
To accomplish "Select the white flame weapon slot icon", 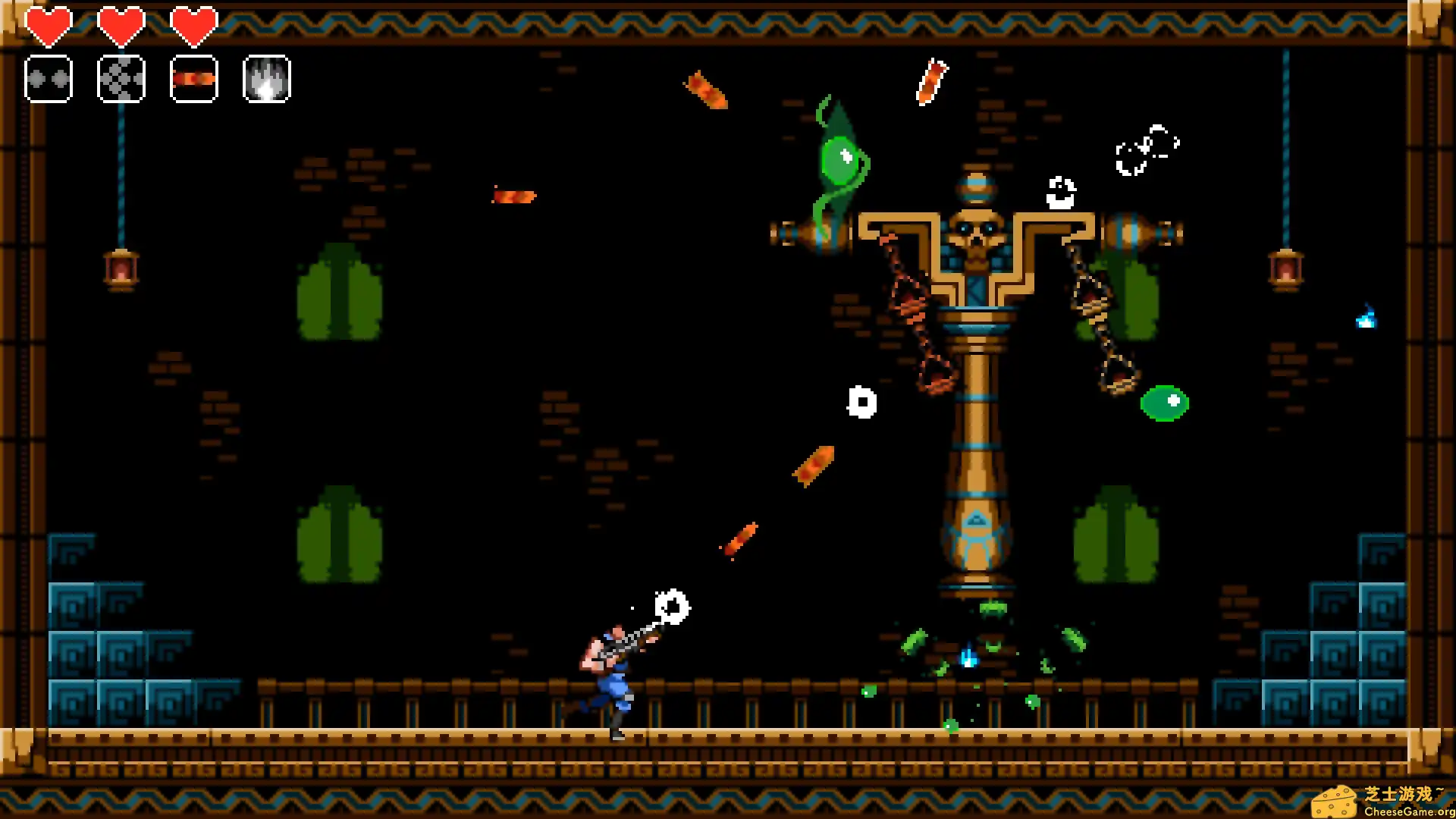I will tap(266, 80).
